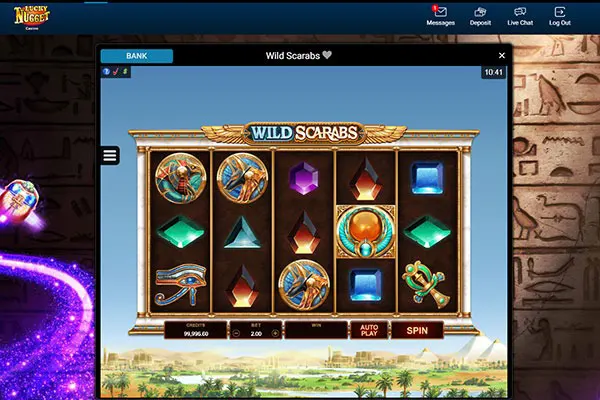Increase the bet with the plus button

(x=275, y=332)
